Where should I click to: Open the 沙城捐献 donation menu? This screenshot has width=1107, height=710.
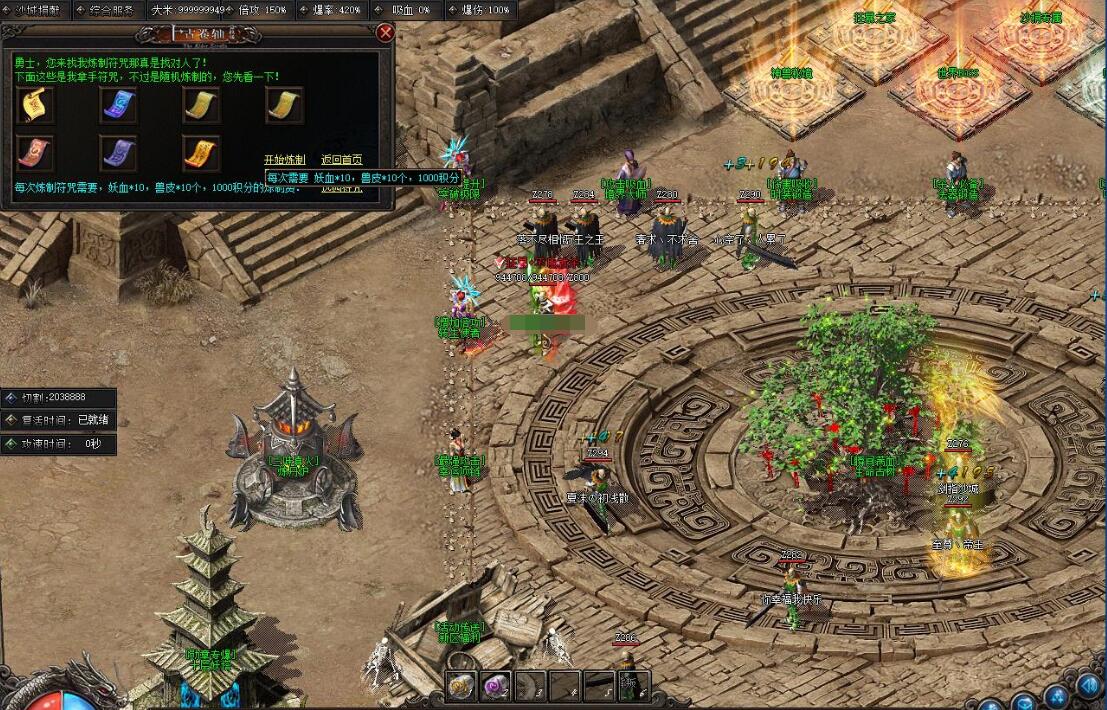pos(37,10)
